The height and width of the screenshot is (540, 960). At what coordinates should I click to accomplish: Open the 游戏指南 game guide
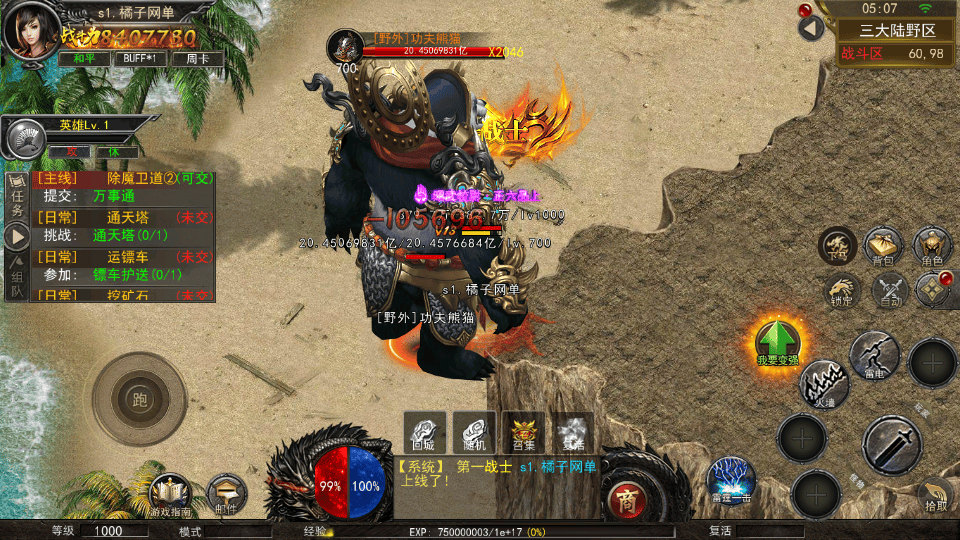point(170,494)
